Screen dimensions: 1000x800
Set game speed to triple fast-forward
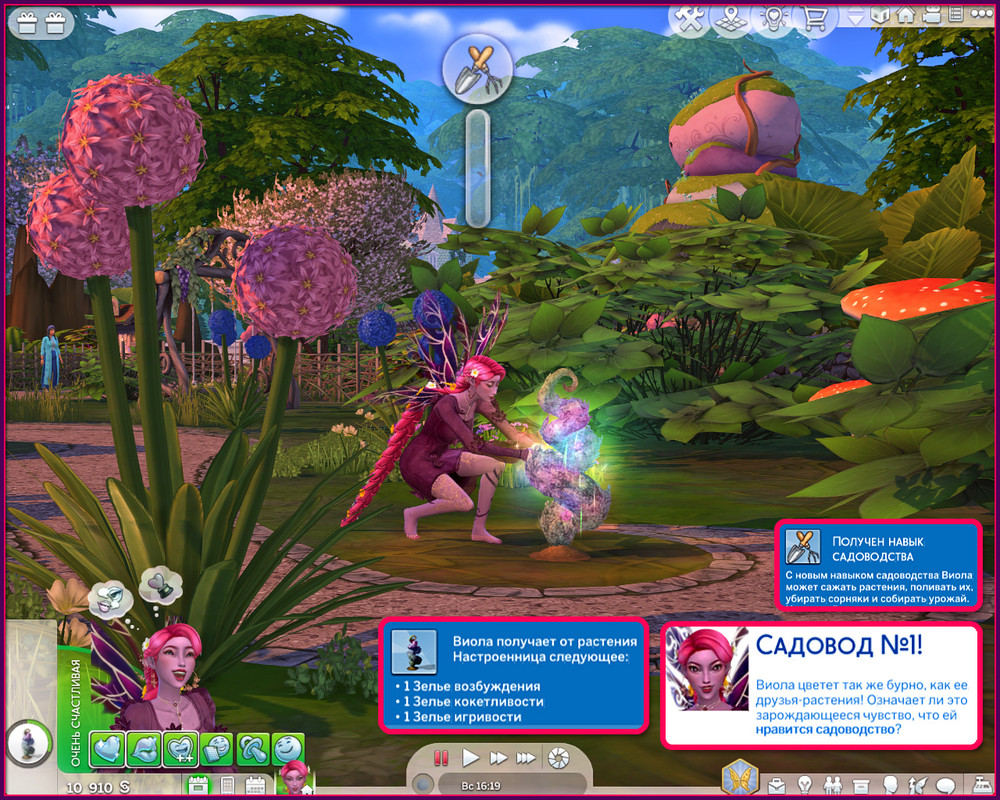[525, 758]
